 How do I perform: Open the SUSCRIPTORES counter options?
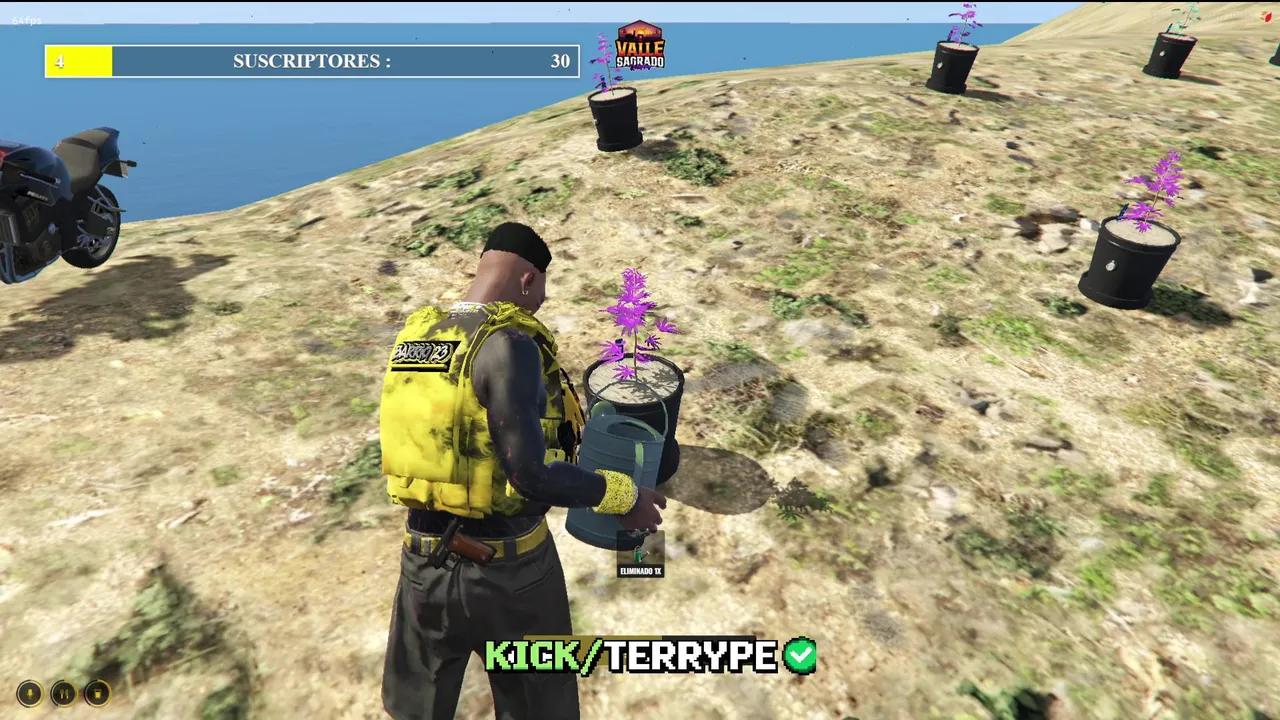(311, 61)
